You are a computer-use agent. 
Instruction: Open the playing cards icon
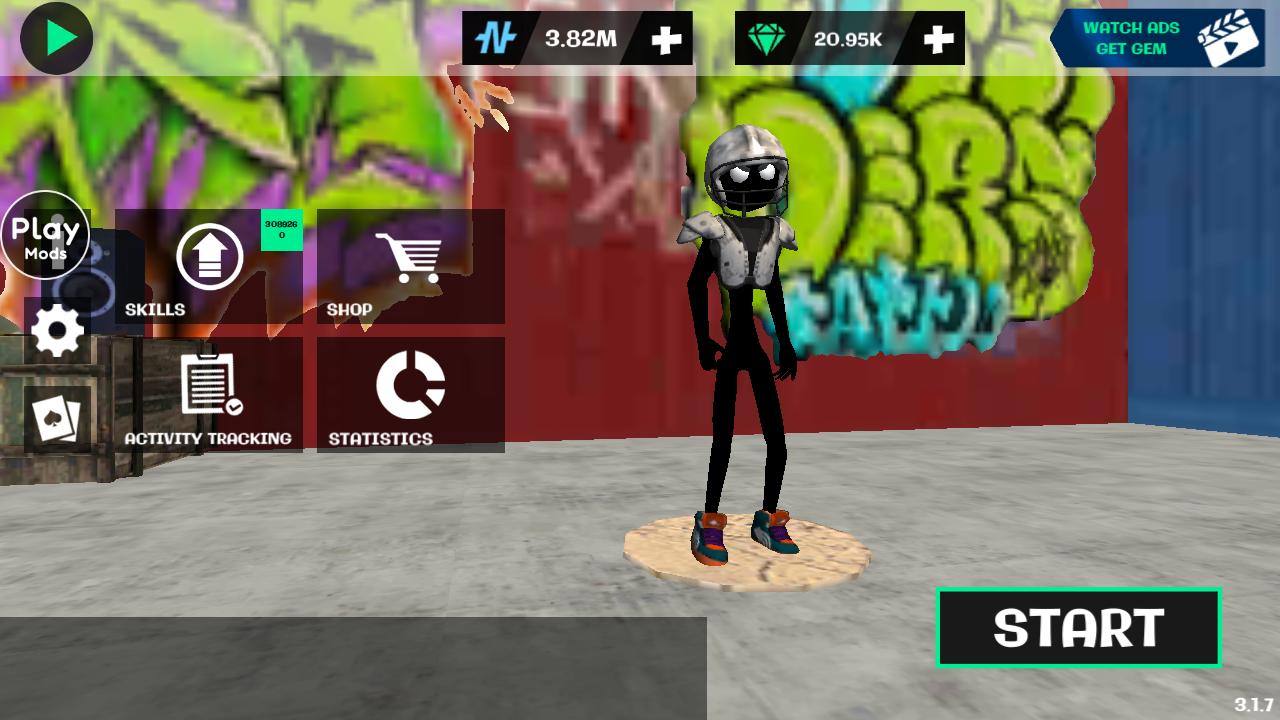(57, 419)
